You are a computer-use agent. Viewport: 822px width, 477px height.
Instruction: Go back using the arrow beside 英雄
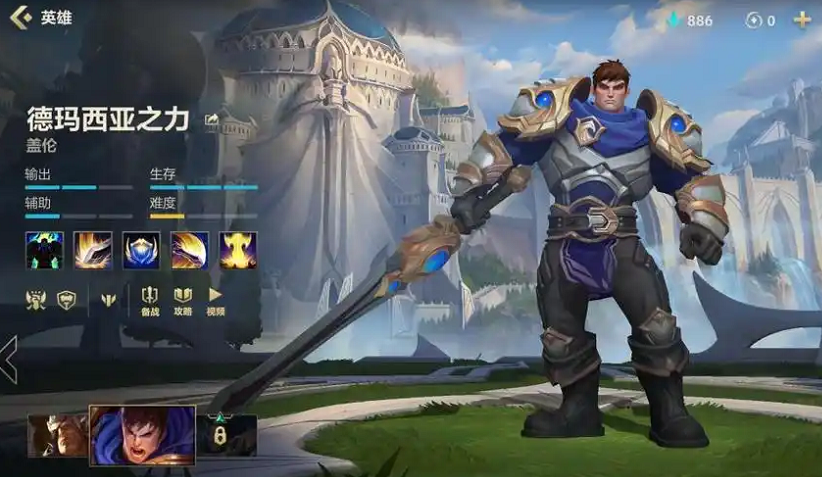tap(18, 18)
